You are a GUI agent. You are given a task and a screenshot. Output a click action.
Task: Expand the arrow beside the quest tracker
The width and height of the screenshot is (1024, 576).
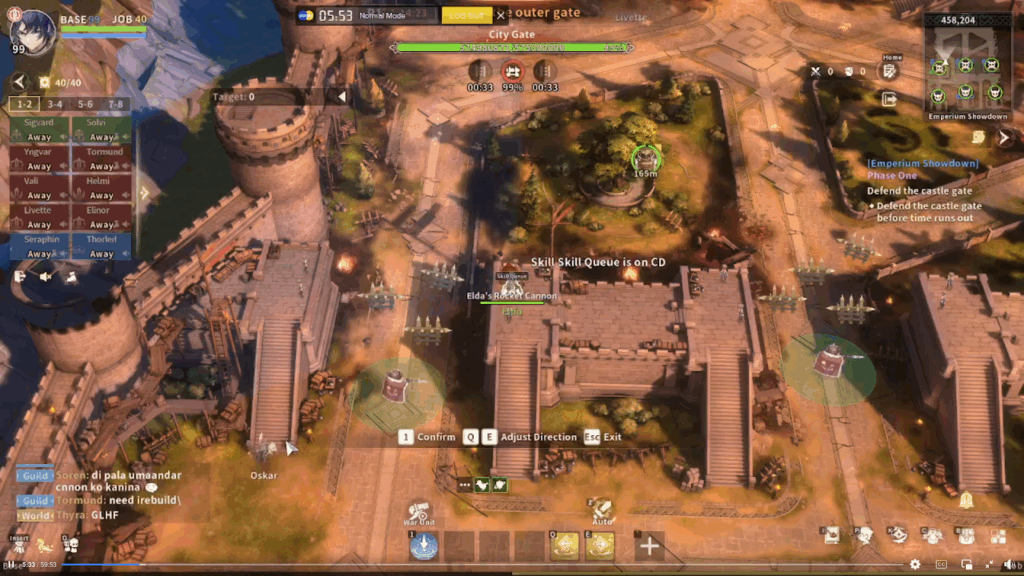point(1004,138)
